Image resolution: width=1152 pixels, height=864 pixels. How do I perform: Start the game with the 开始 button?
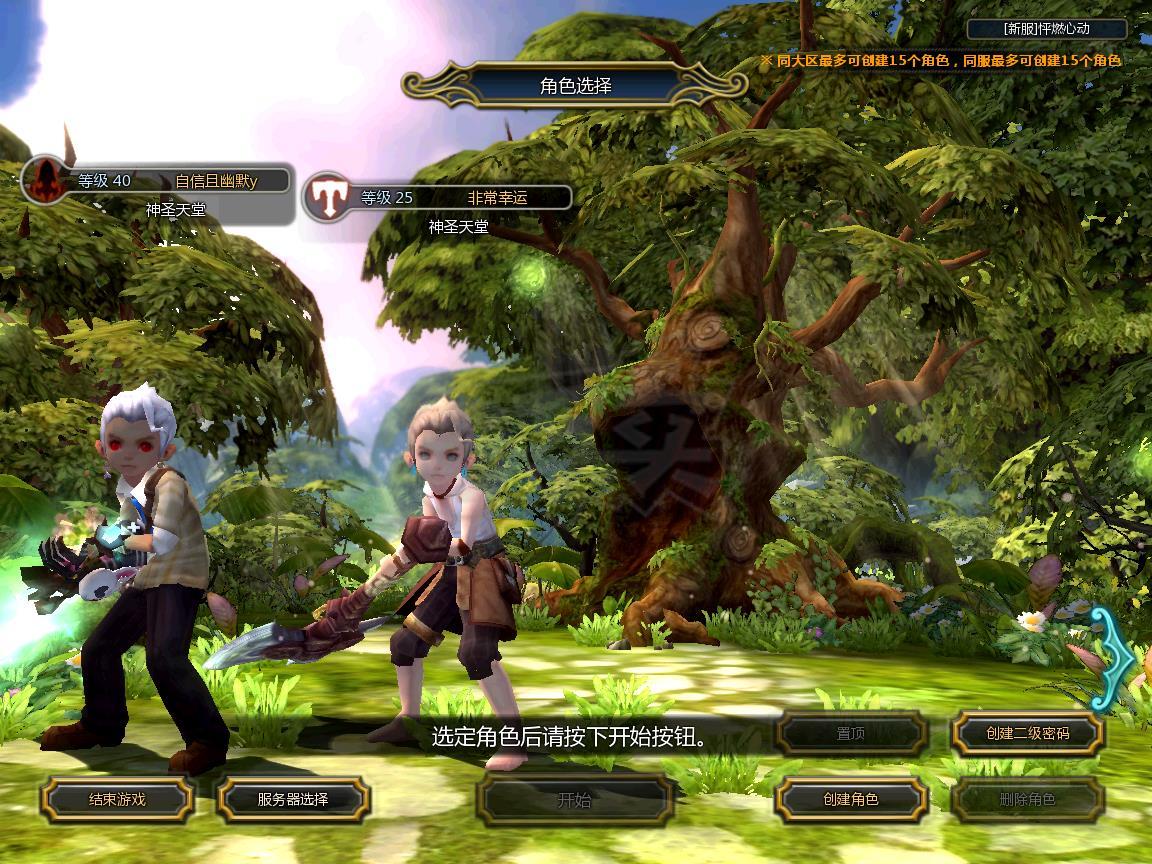574,799
